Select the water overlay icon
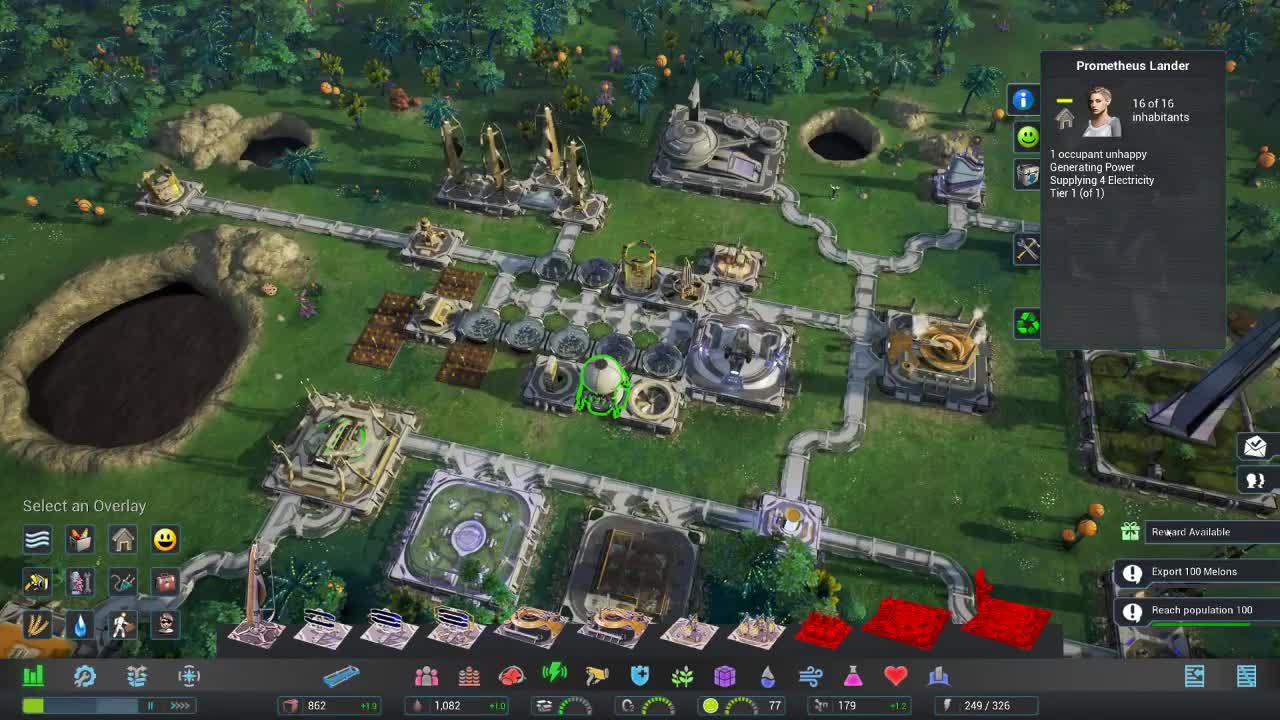Image resolution: width=1280 pixels, height=720 pixels. click(80, 625)
